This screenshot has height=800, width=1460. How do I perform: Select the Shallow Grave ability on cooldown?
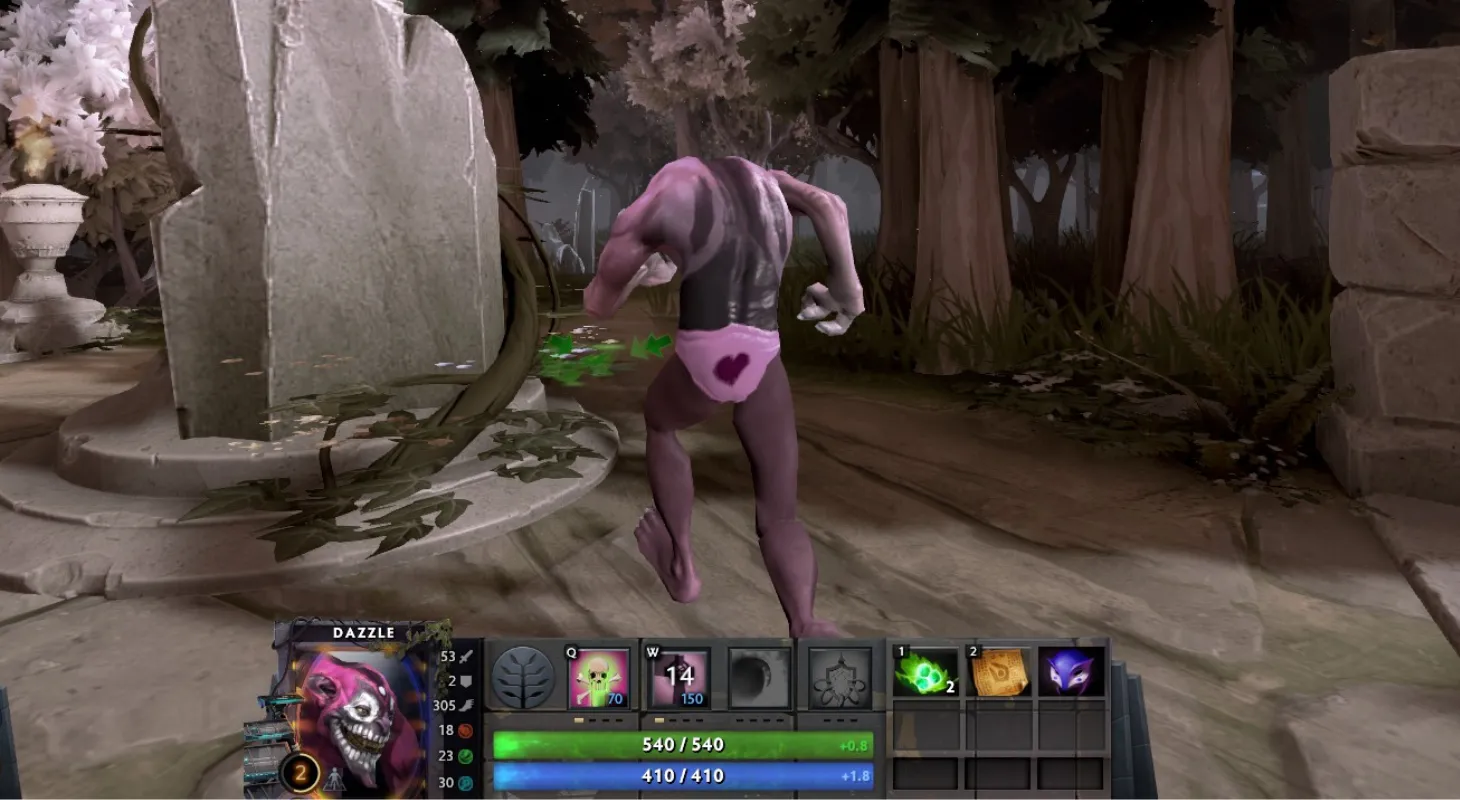click(680, 678)
